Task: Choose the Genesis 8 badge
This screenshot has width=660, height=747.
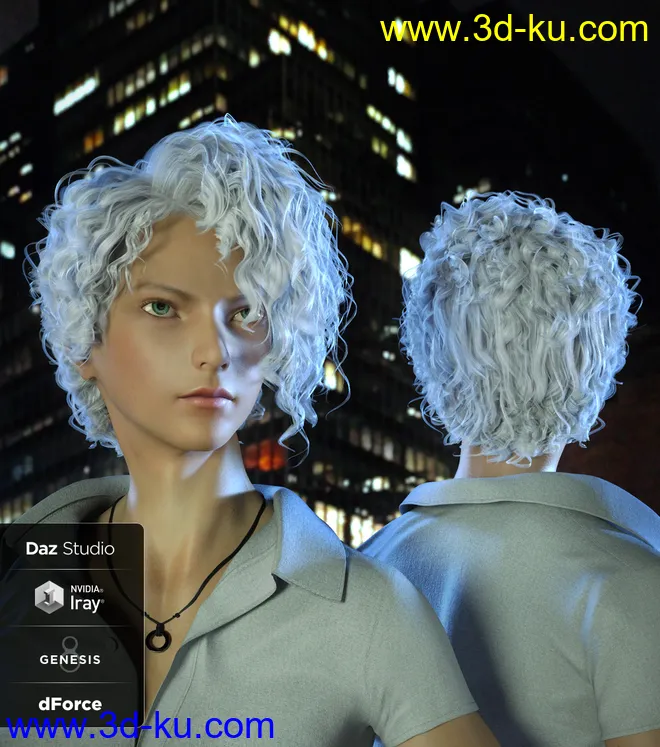Action: pos(70,654)
